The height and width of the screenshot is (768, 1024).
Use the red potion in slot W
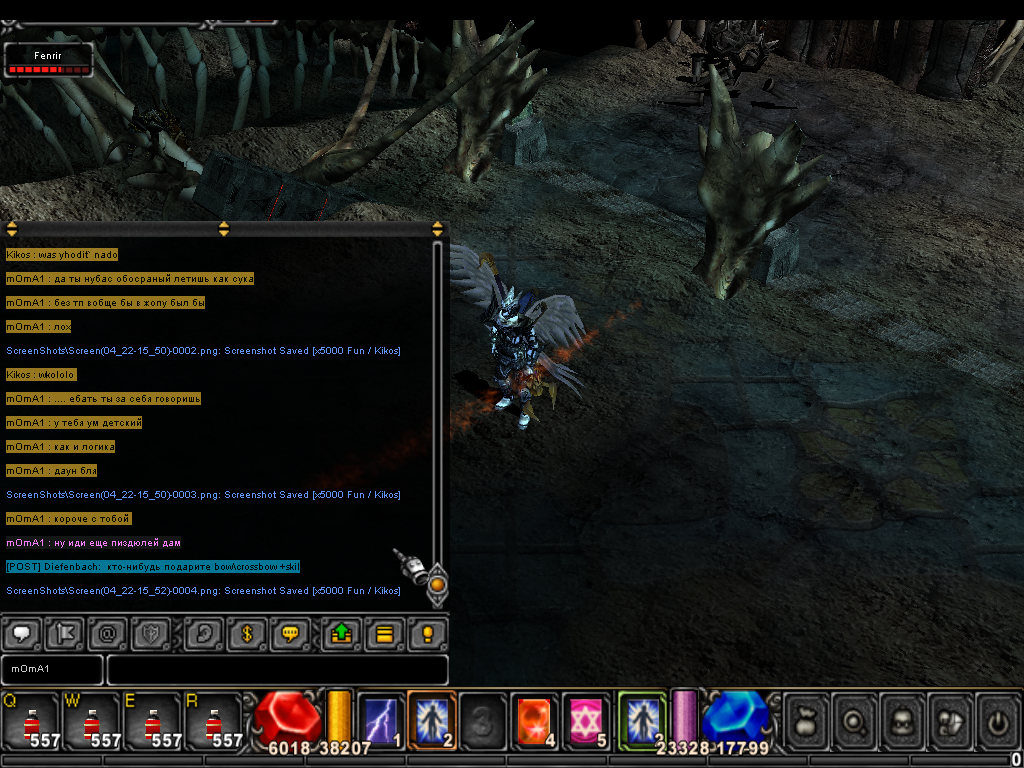[x=92, y=721]
